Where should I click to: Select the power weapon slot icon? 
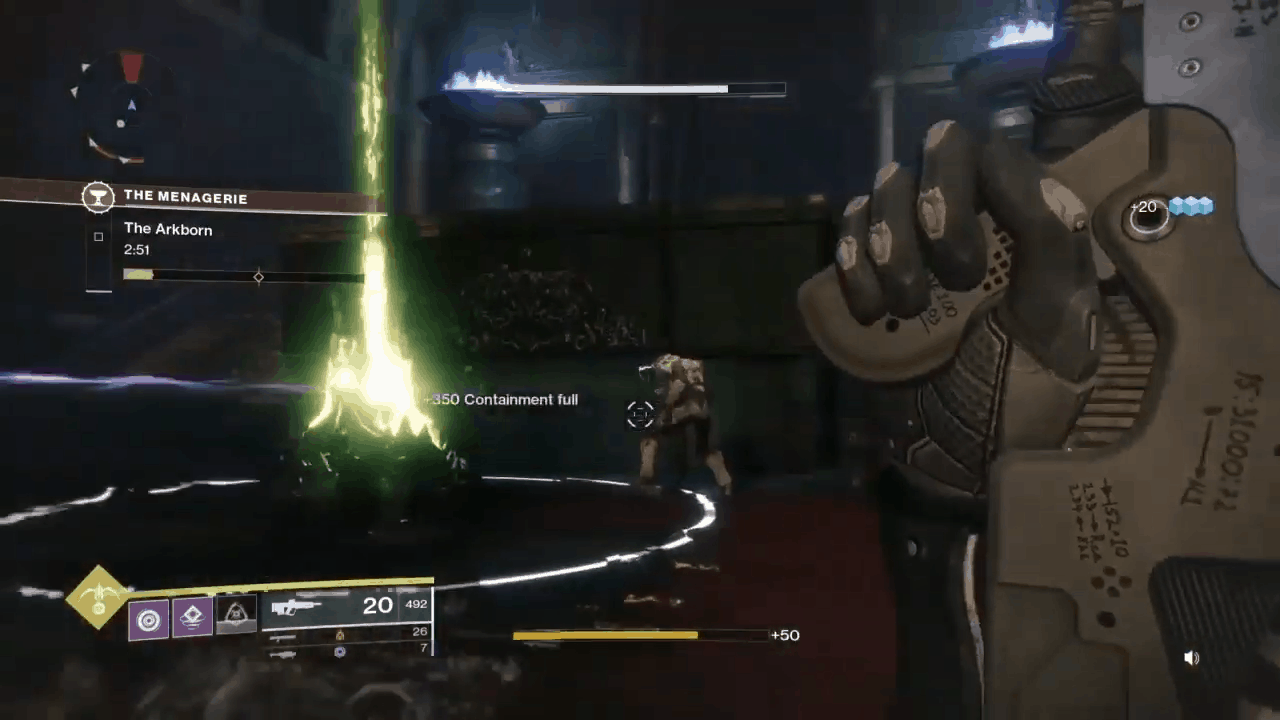tap(282, 653)
